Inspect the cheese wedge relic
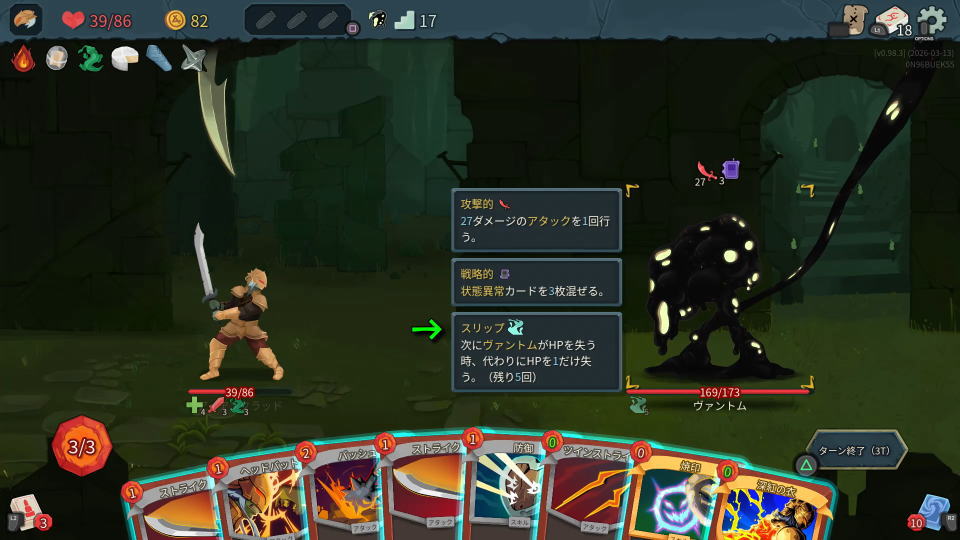 (x=125, y=59)
